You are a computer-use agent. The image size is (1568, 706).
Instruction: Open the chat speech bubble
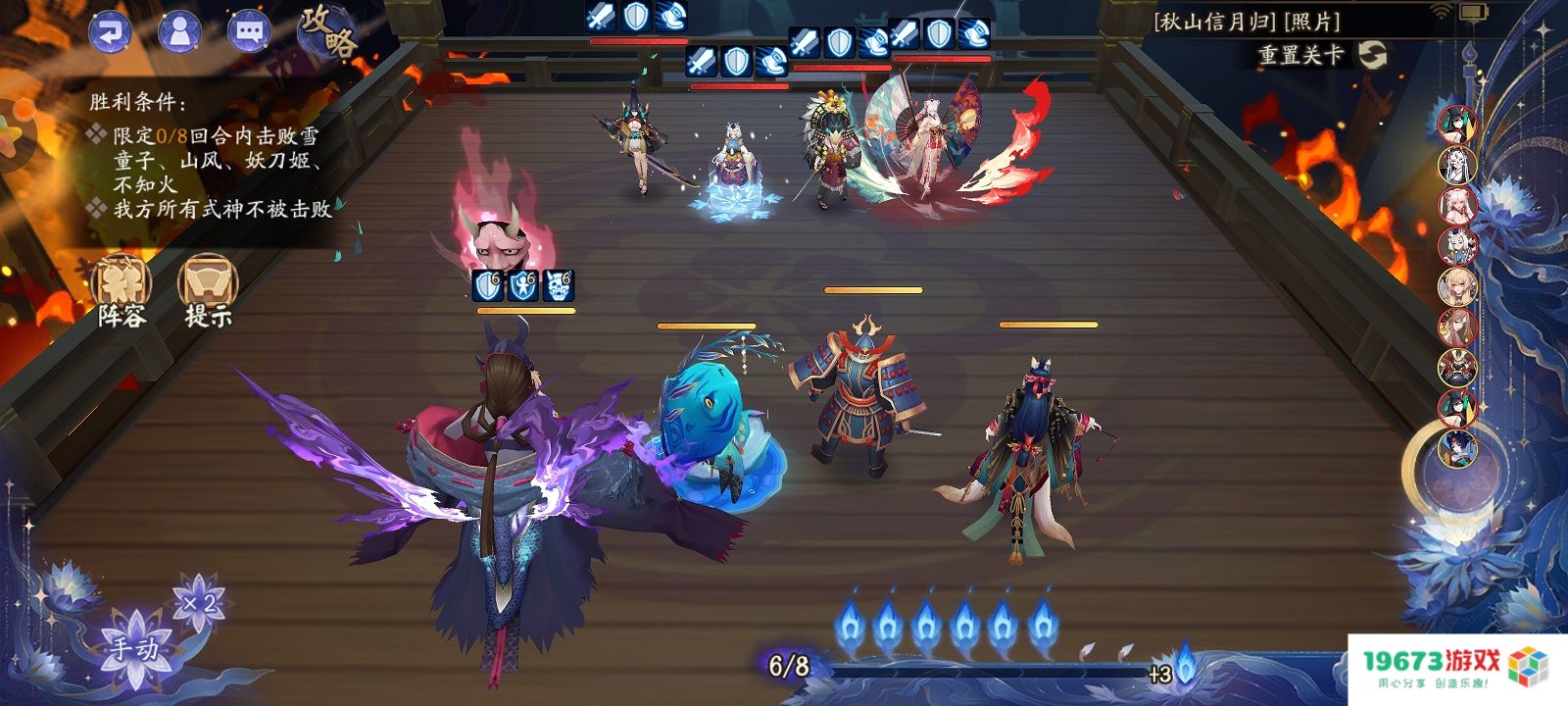click(x=249, y=31)
